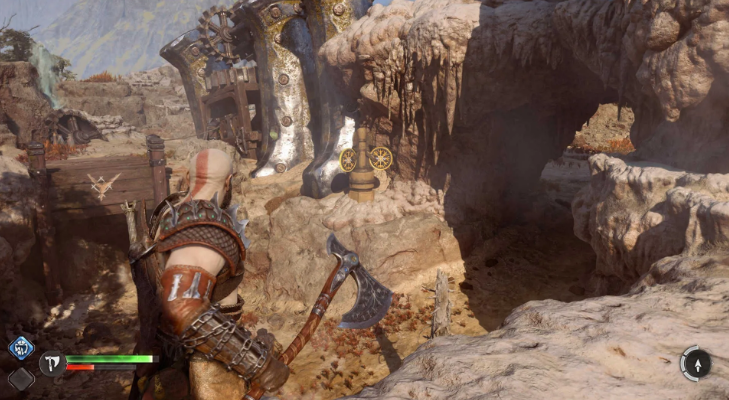Activate the blue diamond shield ability icon
The width and height of the screenshot is (729, 400).
pos(21,347)
